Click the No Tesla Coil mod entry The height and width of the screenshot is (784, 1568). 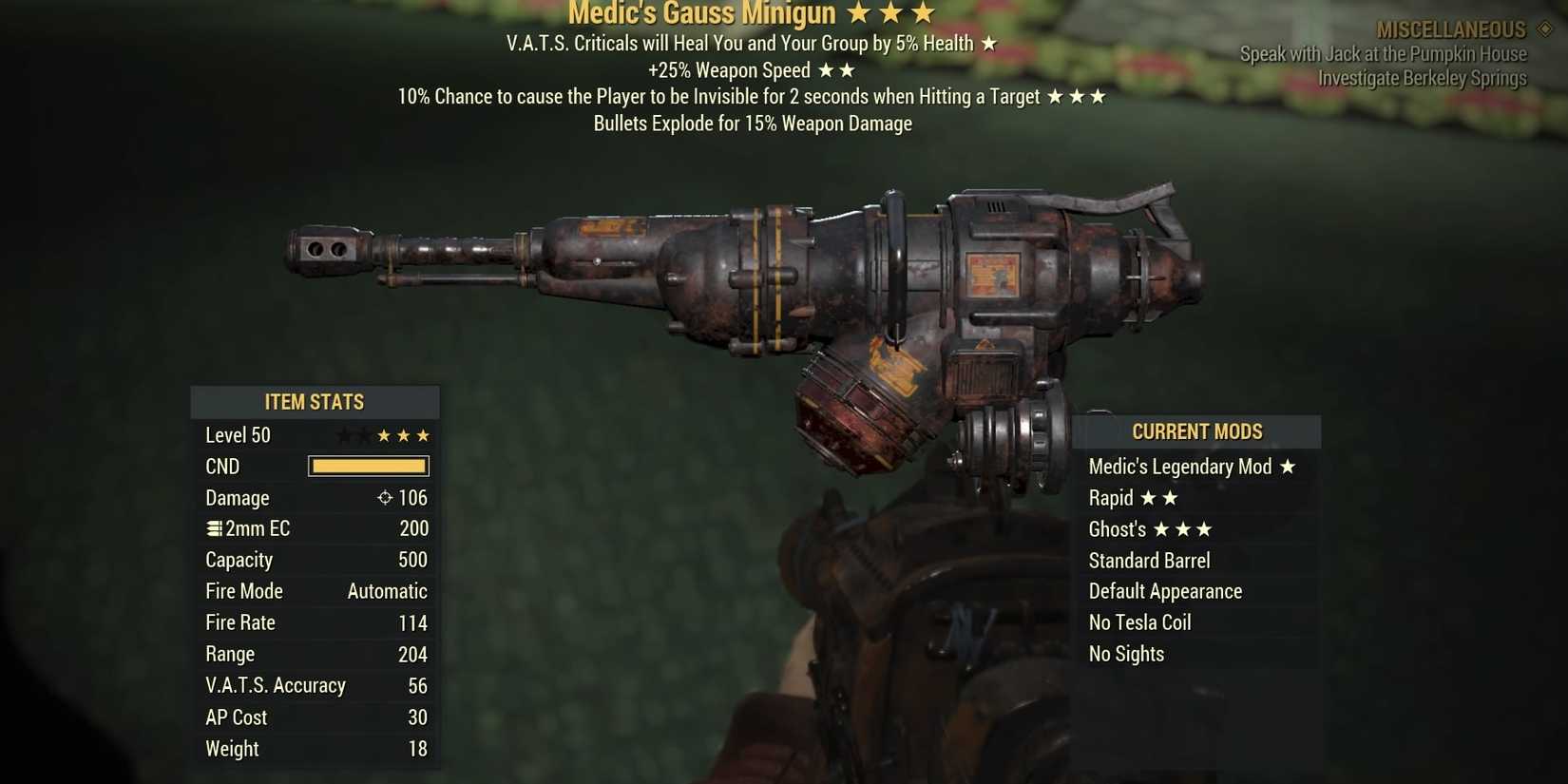pos(1138,622)
